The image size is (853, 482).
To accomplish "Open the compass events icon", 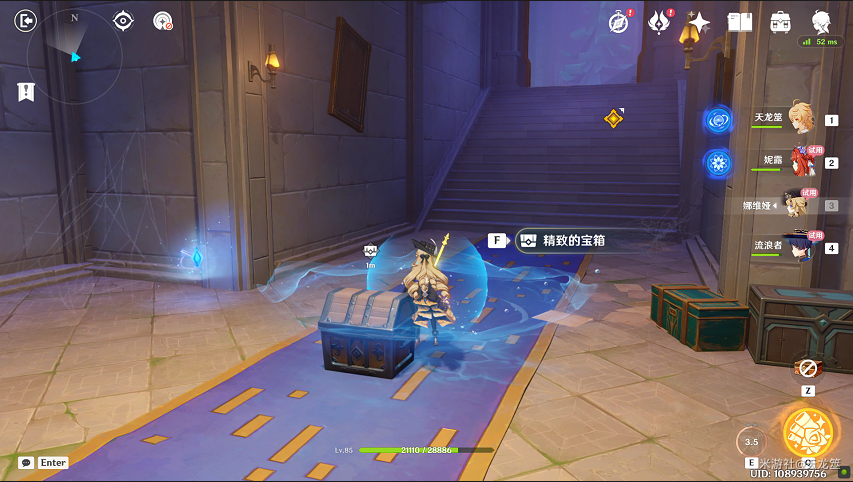I will (x=618, y=22).
